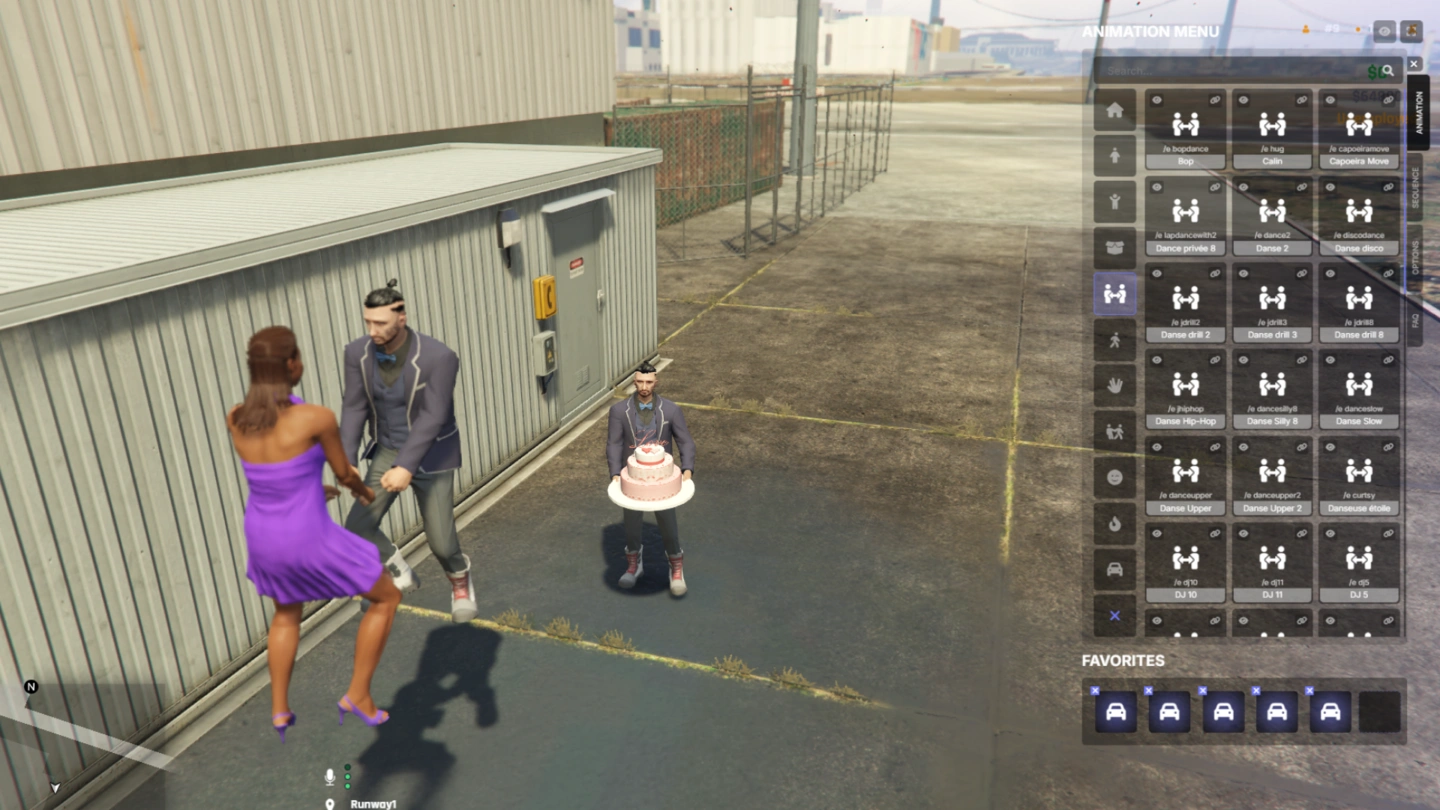
Task: Open the car category in sidebar
Action: tap(1115, 570)
